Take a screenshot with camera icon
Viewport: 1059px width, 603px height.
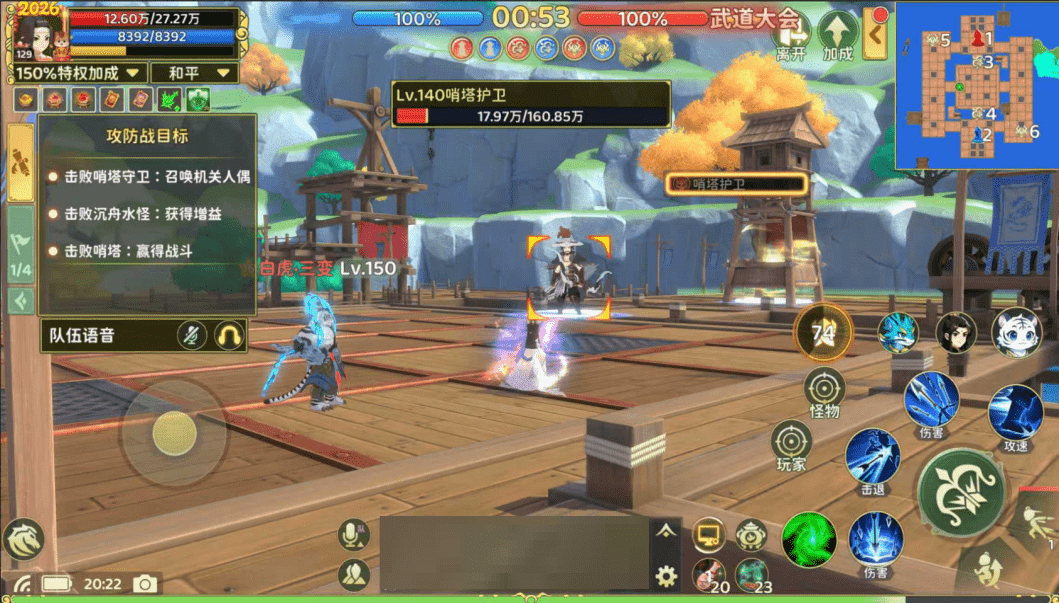tap(146, 584)
